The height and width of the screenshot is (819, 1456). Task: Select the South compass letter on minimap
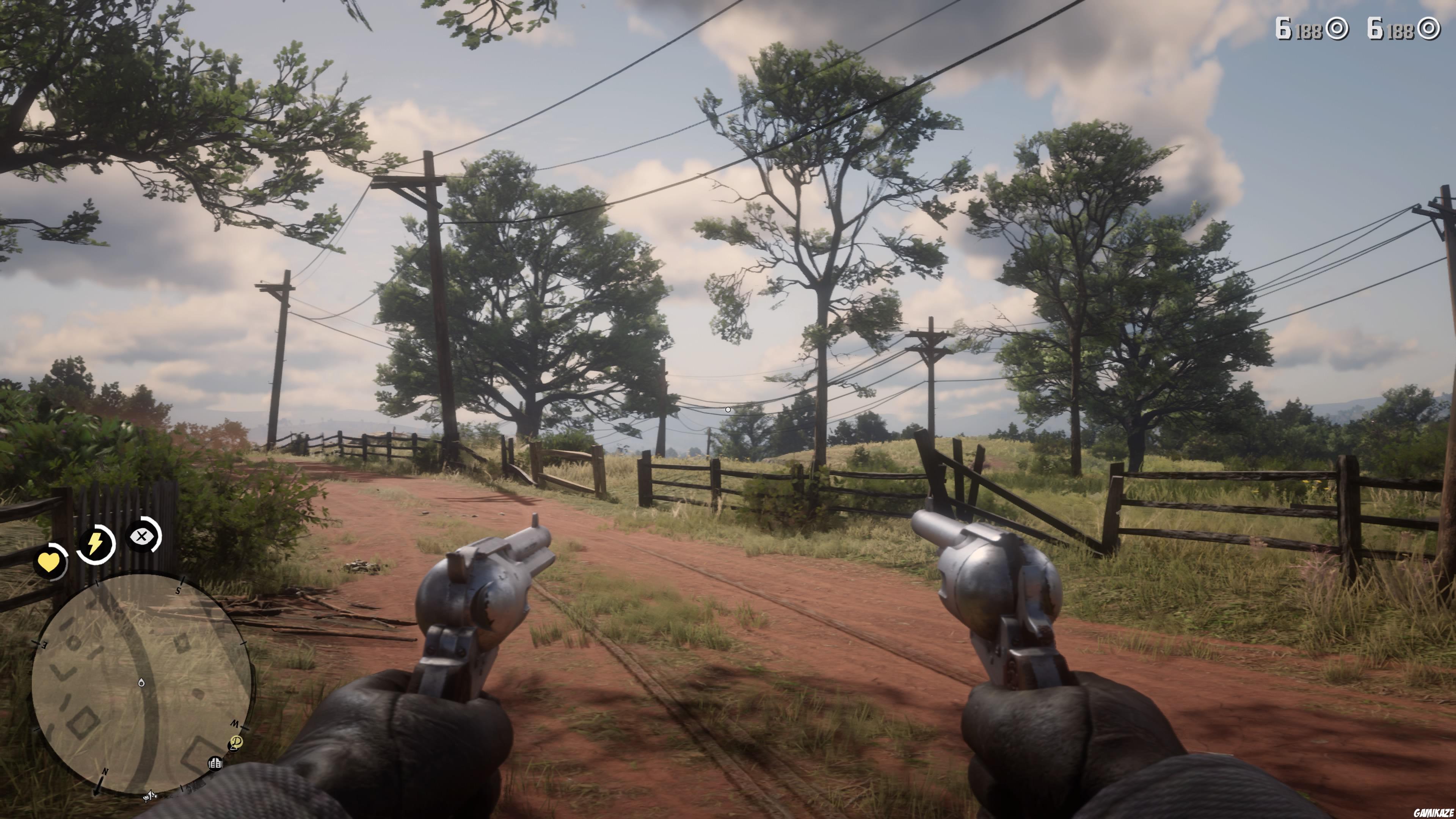point(178,590)
